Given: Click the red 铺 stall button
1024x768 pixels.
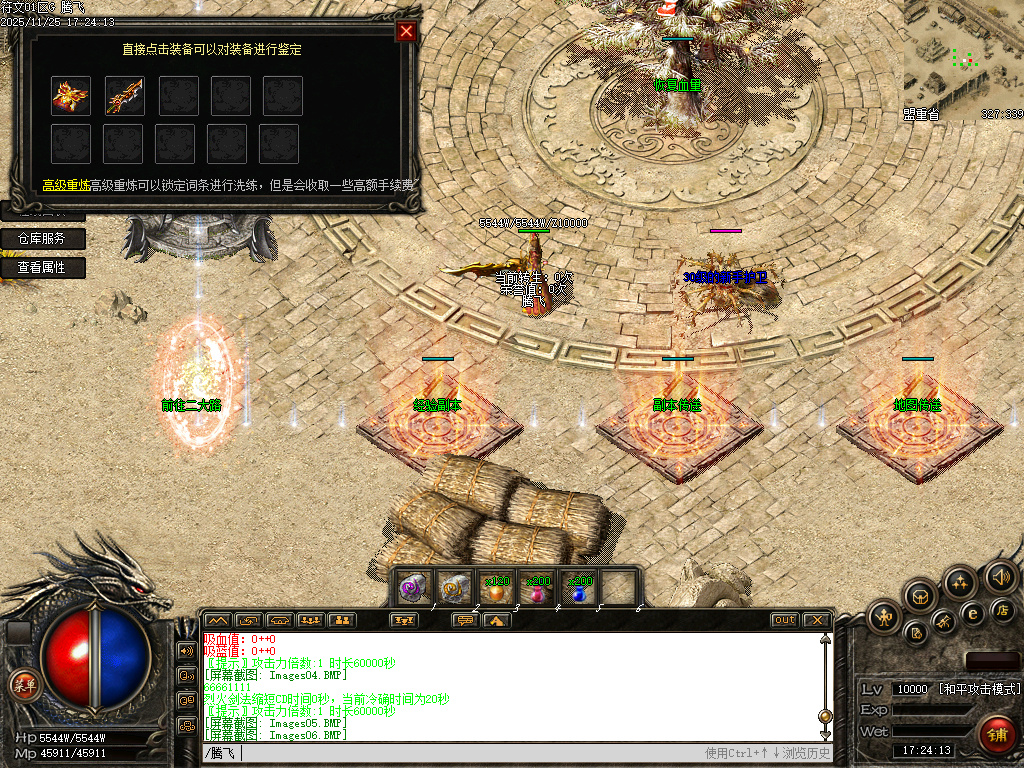Looking at the screenshot, I should (996, 733).
